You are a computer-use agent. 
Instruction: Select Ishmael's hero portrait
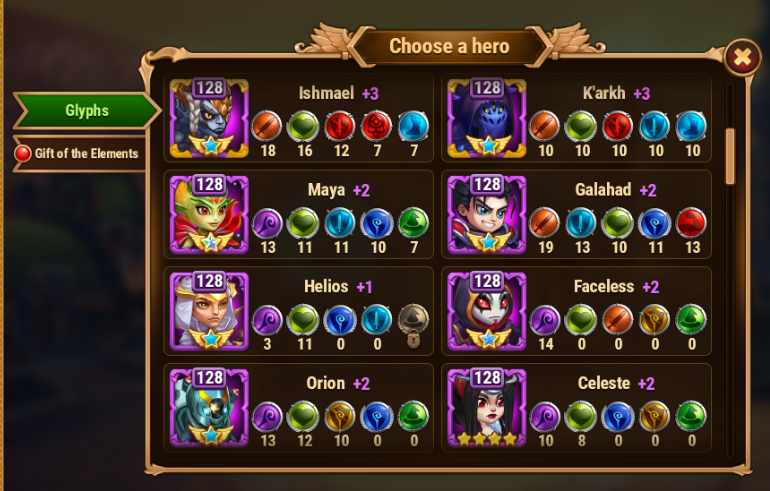(209, 118)
